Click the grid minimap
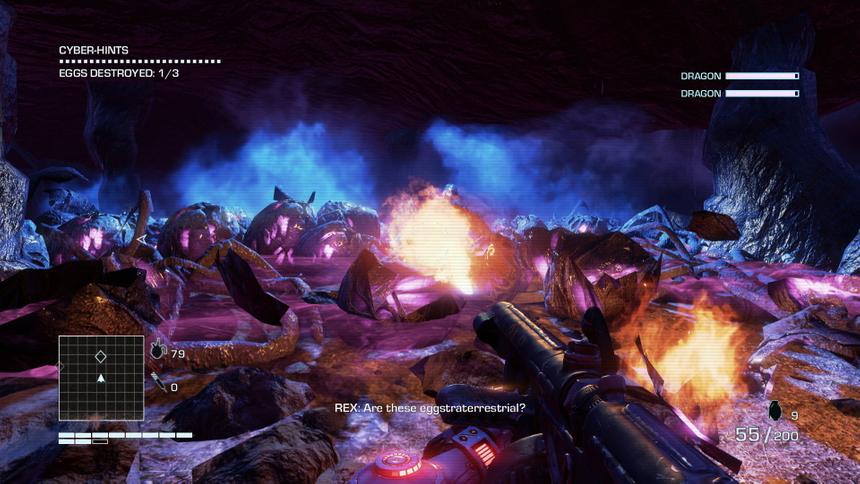This screenshot has height=484, width=860. coord(101,377)
